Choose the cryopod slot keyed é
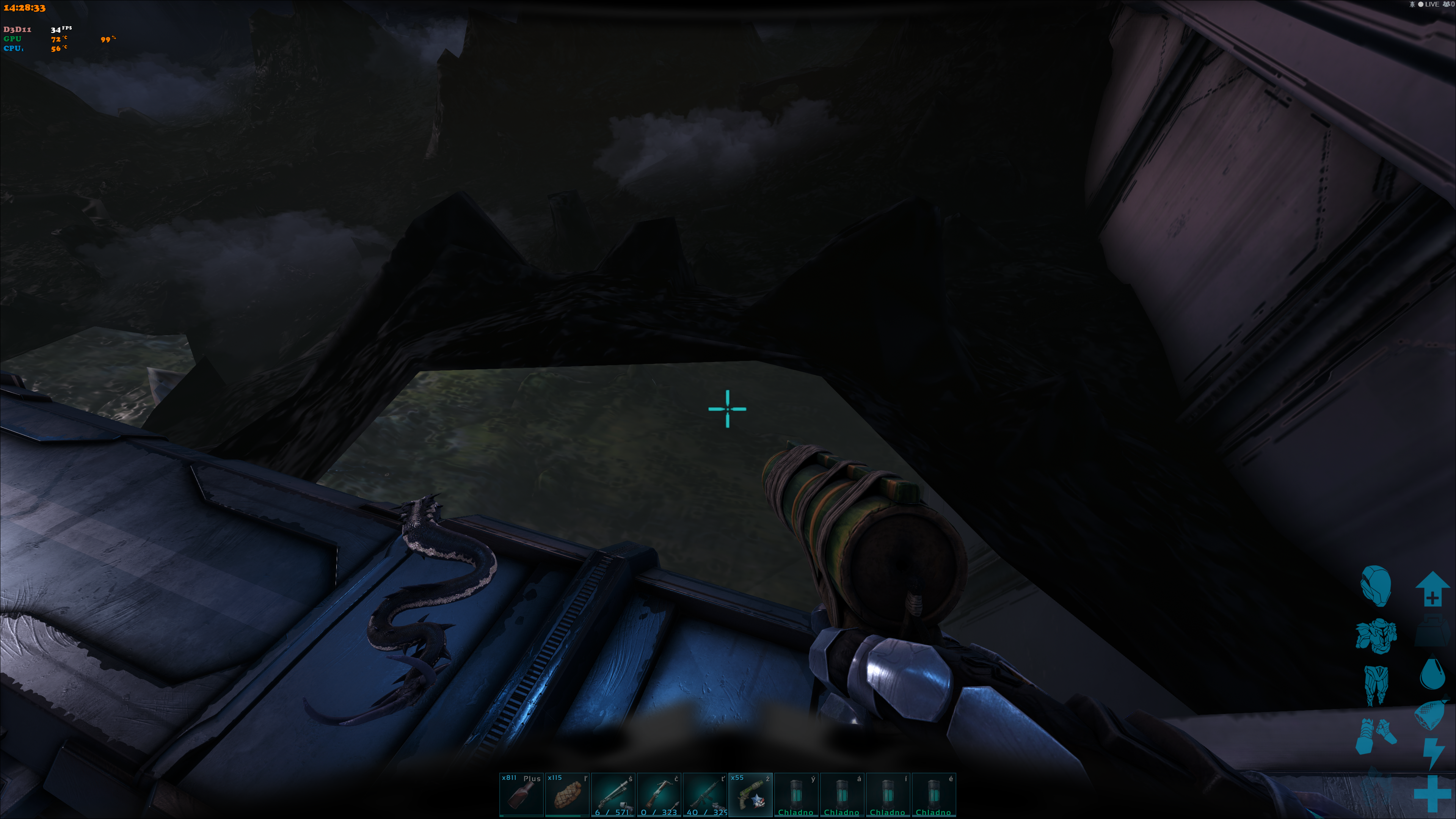 [x=933, y=794]
